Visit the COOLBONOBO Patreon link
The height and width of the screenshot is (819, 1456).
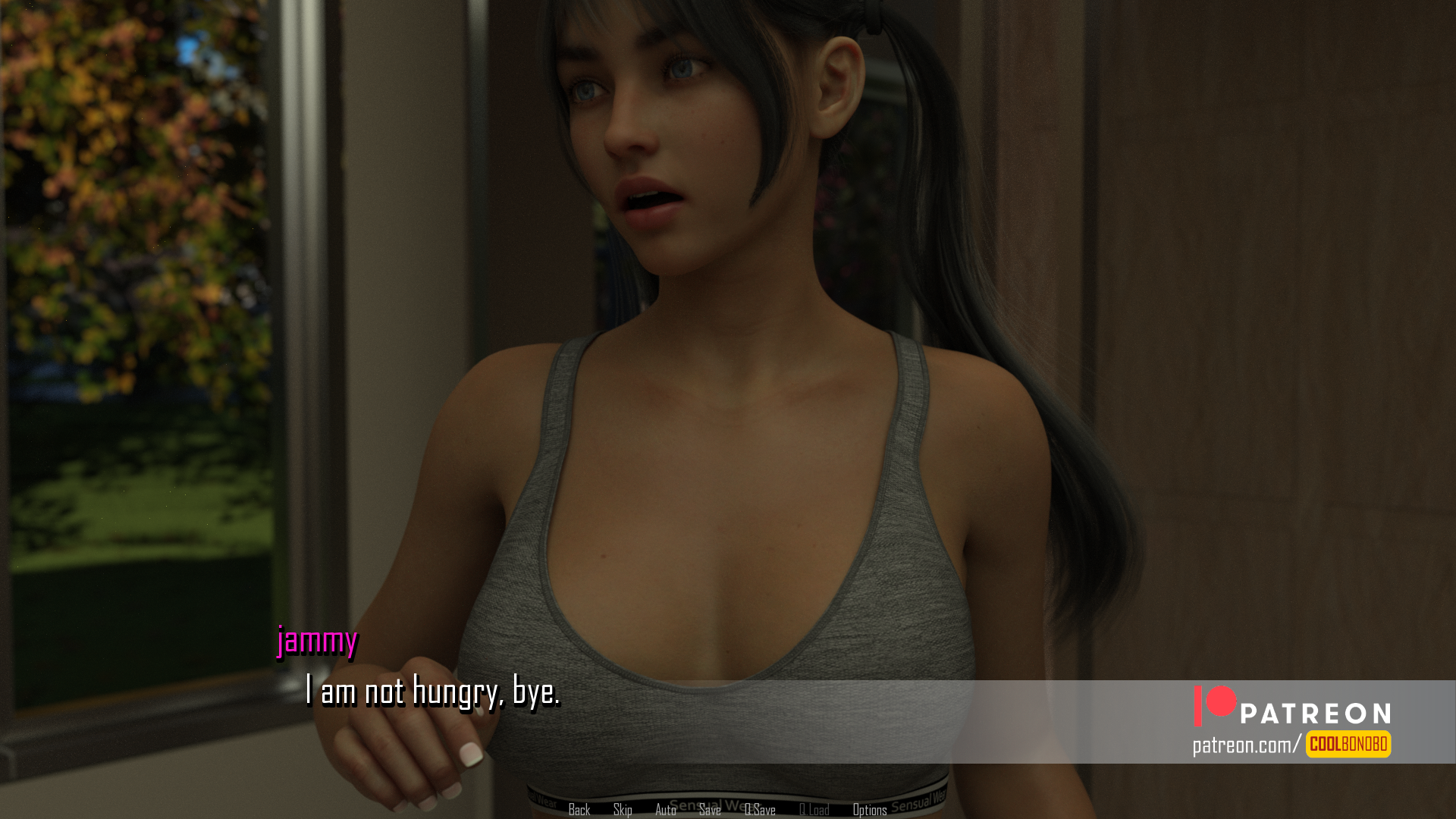point(1348,744)
